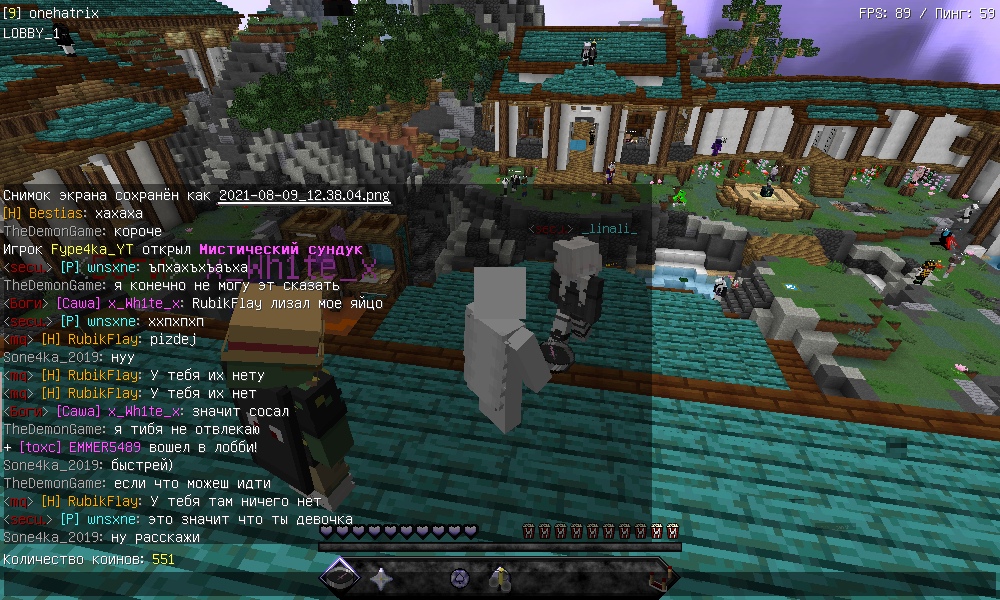Open the saved screenshot file link

pos(304,195)
